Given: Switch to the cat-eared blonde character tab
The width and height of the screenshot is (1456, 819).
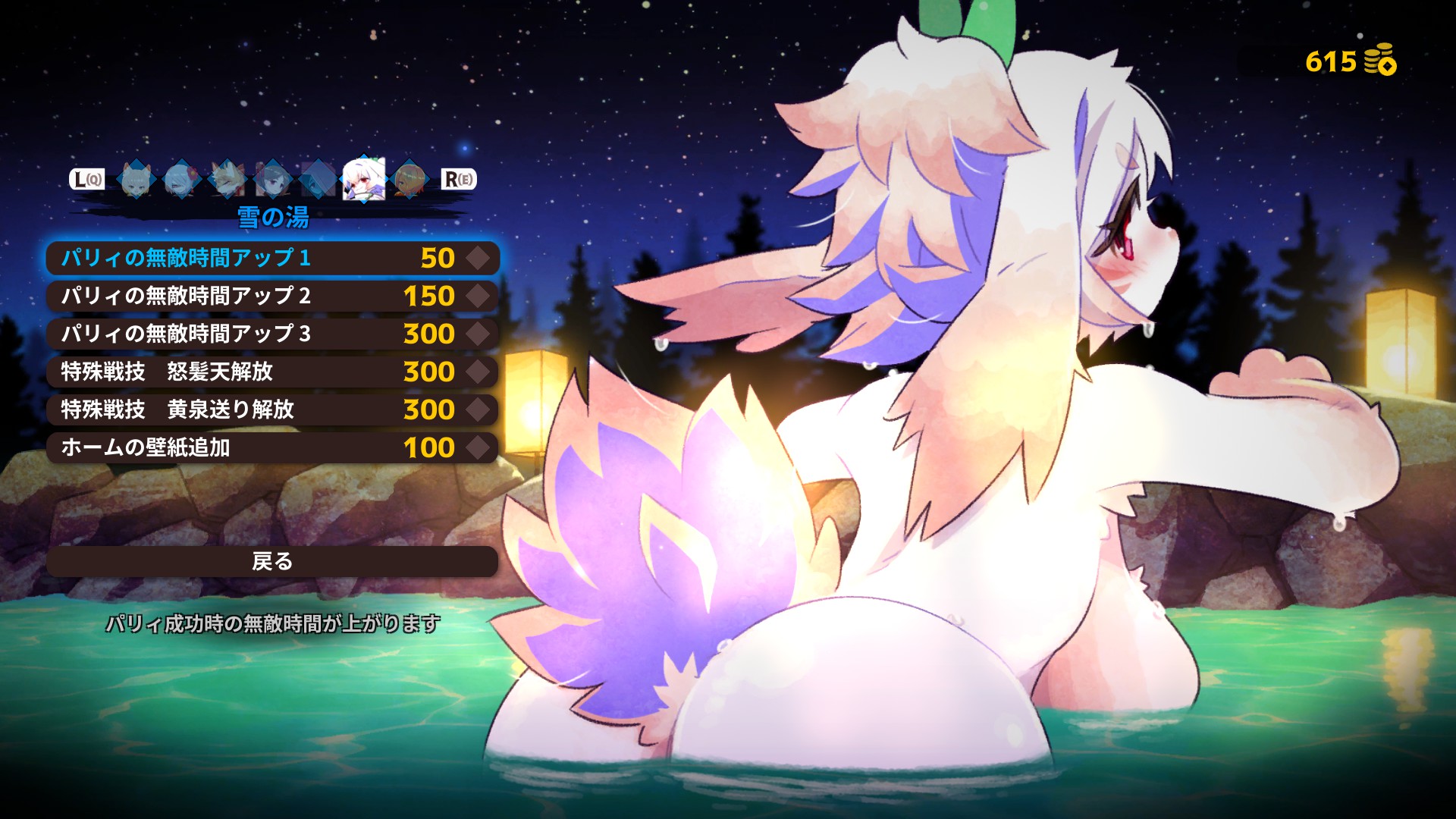Looking at the screenshot, I should (x=137, y=180).
